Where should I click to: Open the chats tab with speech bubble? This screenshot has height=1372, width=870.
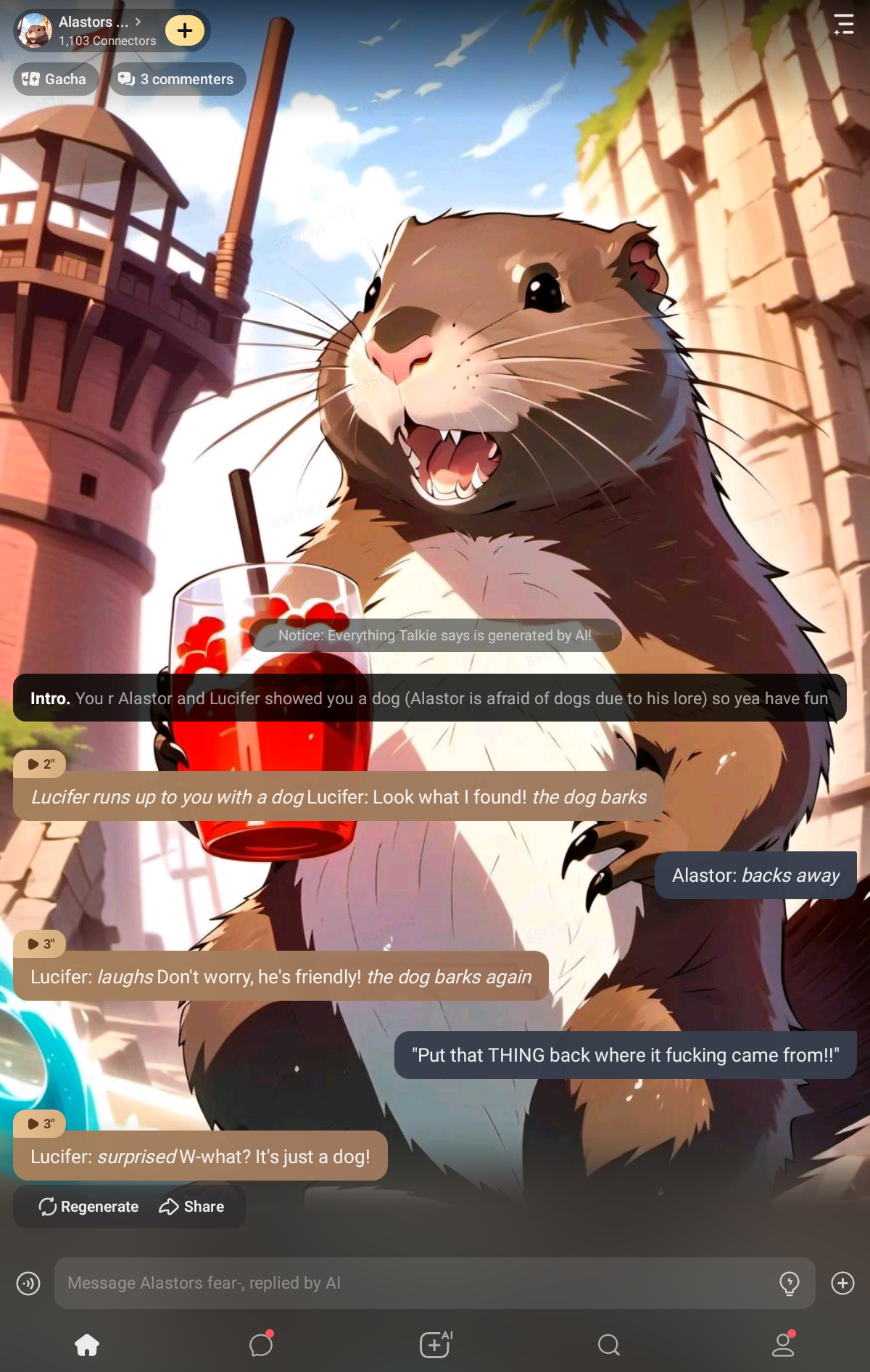pos(261,1345)
